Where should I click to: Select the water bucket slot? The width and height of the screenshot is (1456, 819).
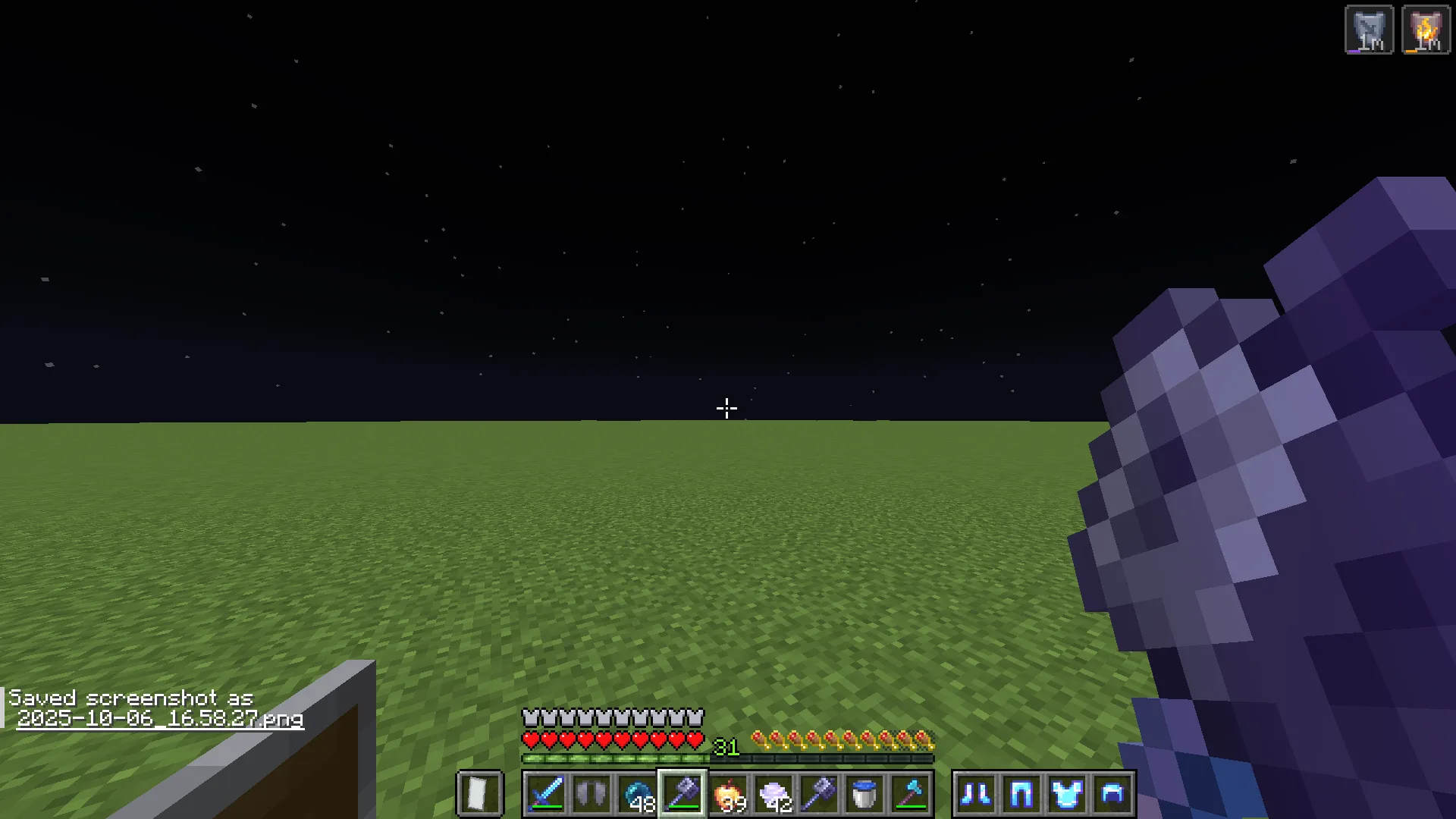(864, 794)
